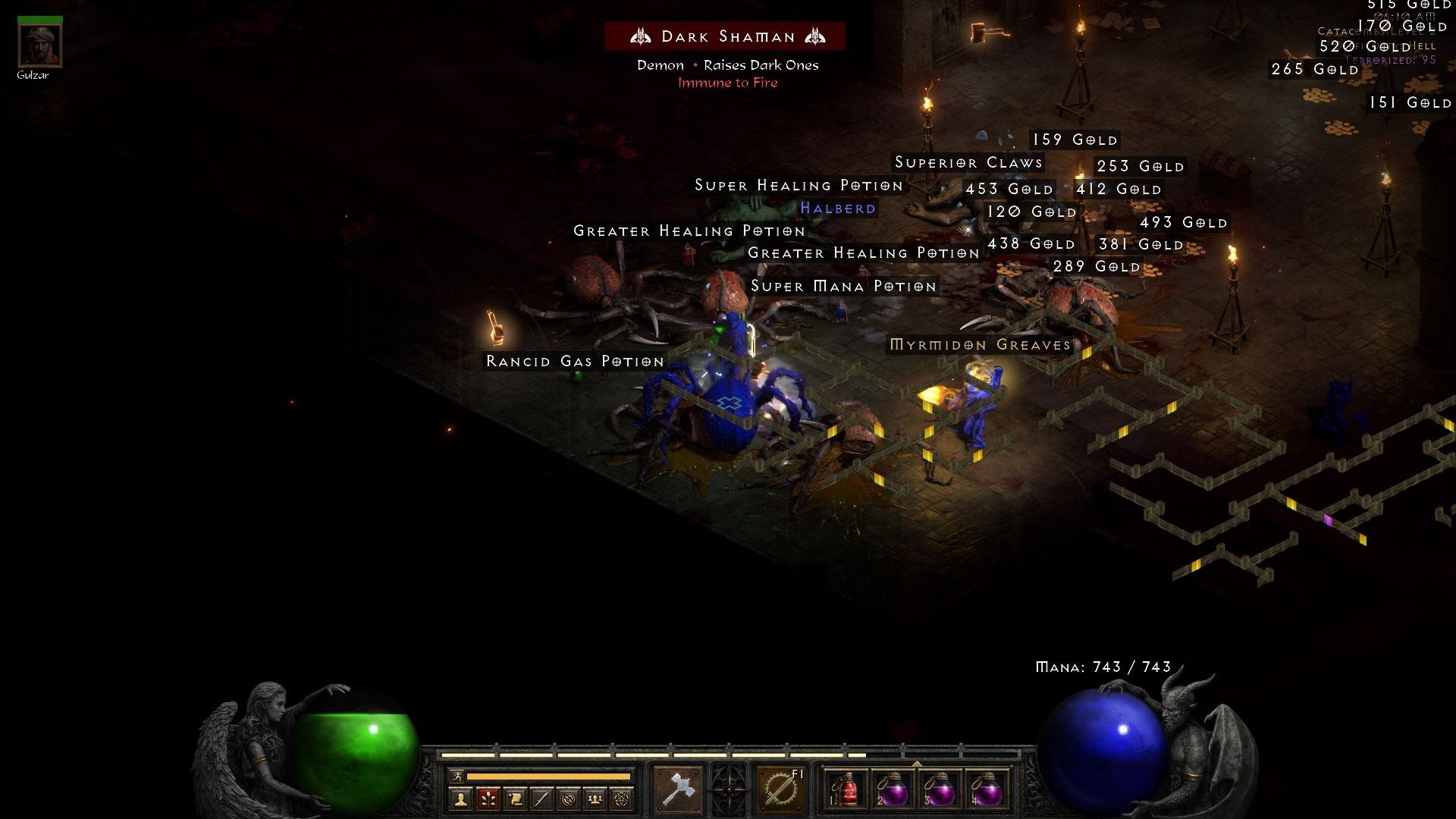Pick up the Halberd
Image resolution: width=1456 pixels, height=819 pixels.
coord(839,209)
